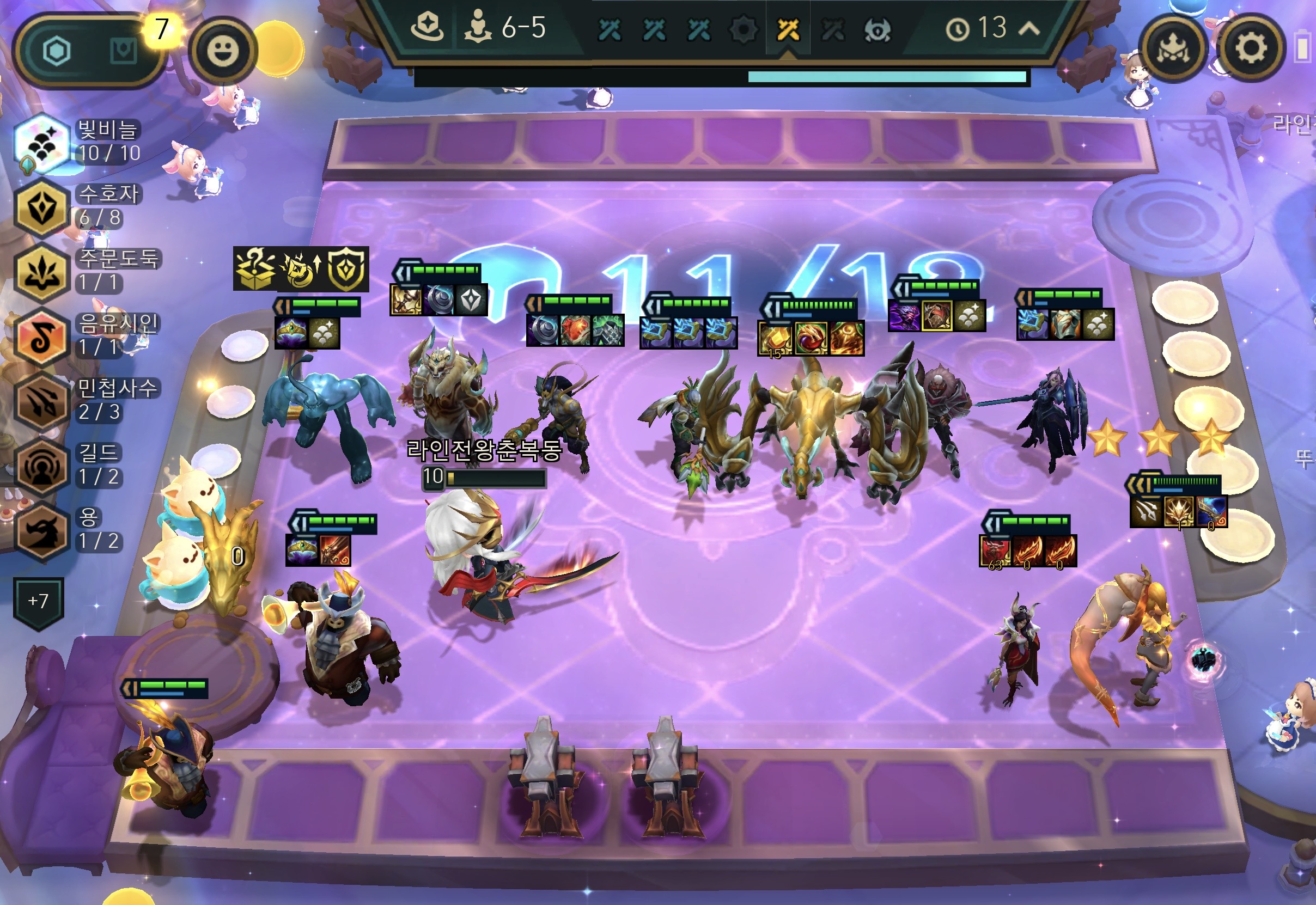Select the 빛비늘 10/10 trait
Screen dimensions: 1316x905
pos(41,143)
